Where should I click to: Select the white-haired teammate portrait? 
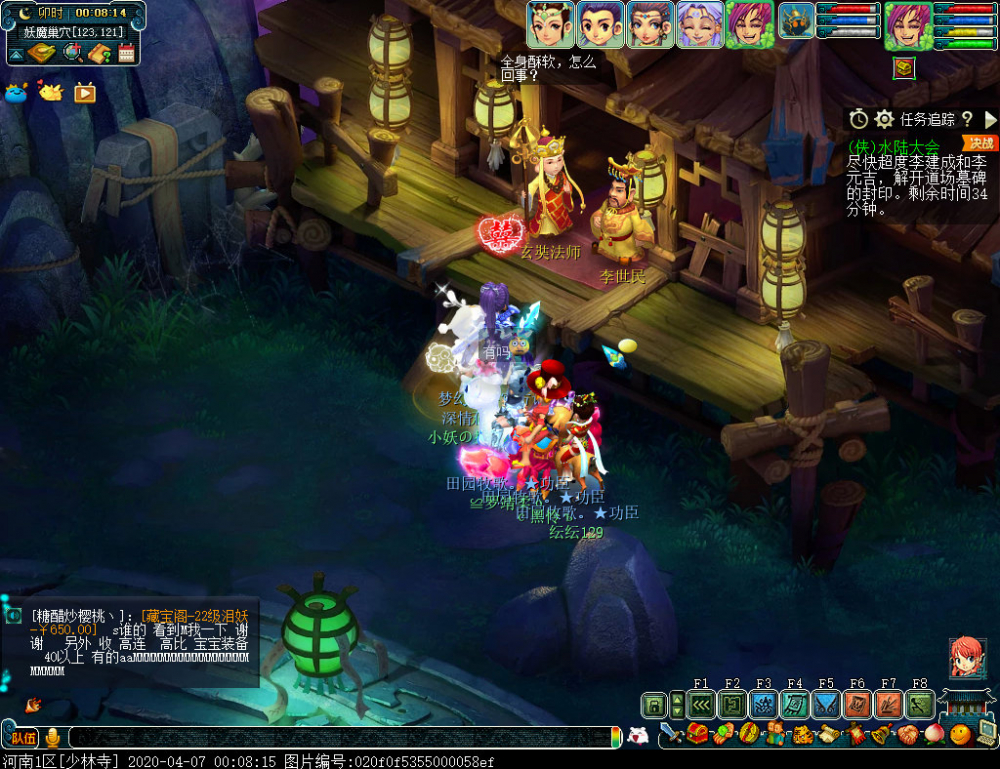pyautogui.click(x=699, y=24)
